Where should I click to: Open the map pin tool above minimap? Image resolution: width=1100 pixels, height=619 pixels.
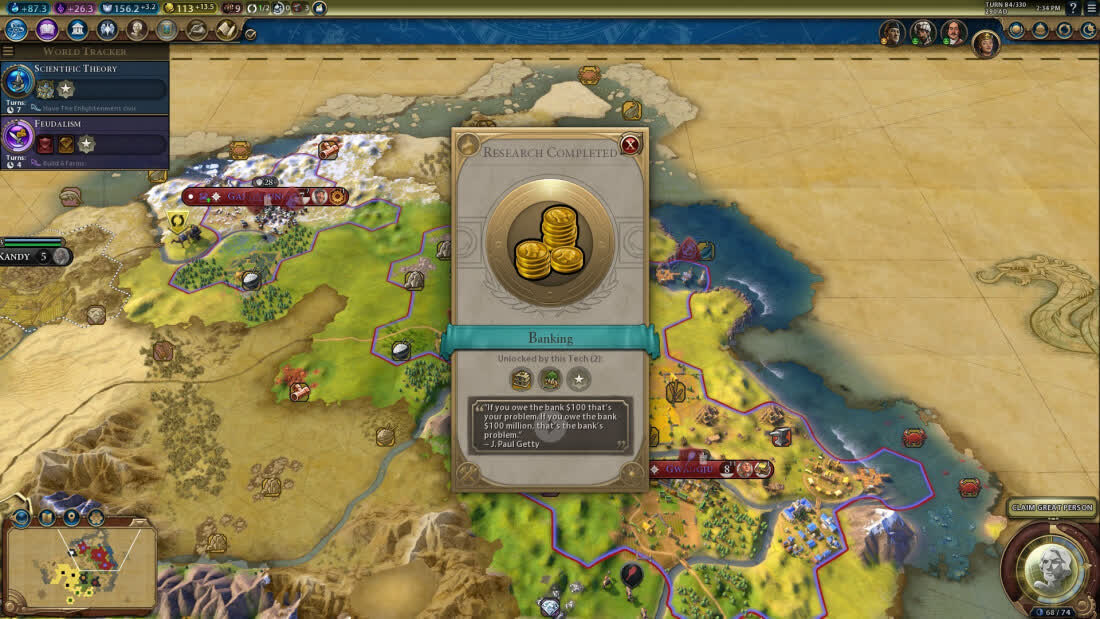[70, 517]
